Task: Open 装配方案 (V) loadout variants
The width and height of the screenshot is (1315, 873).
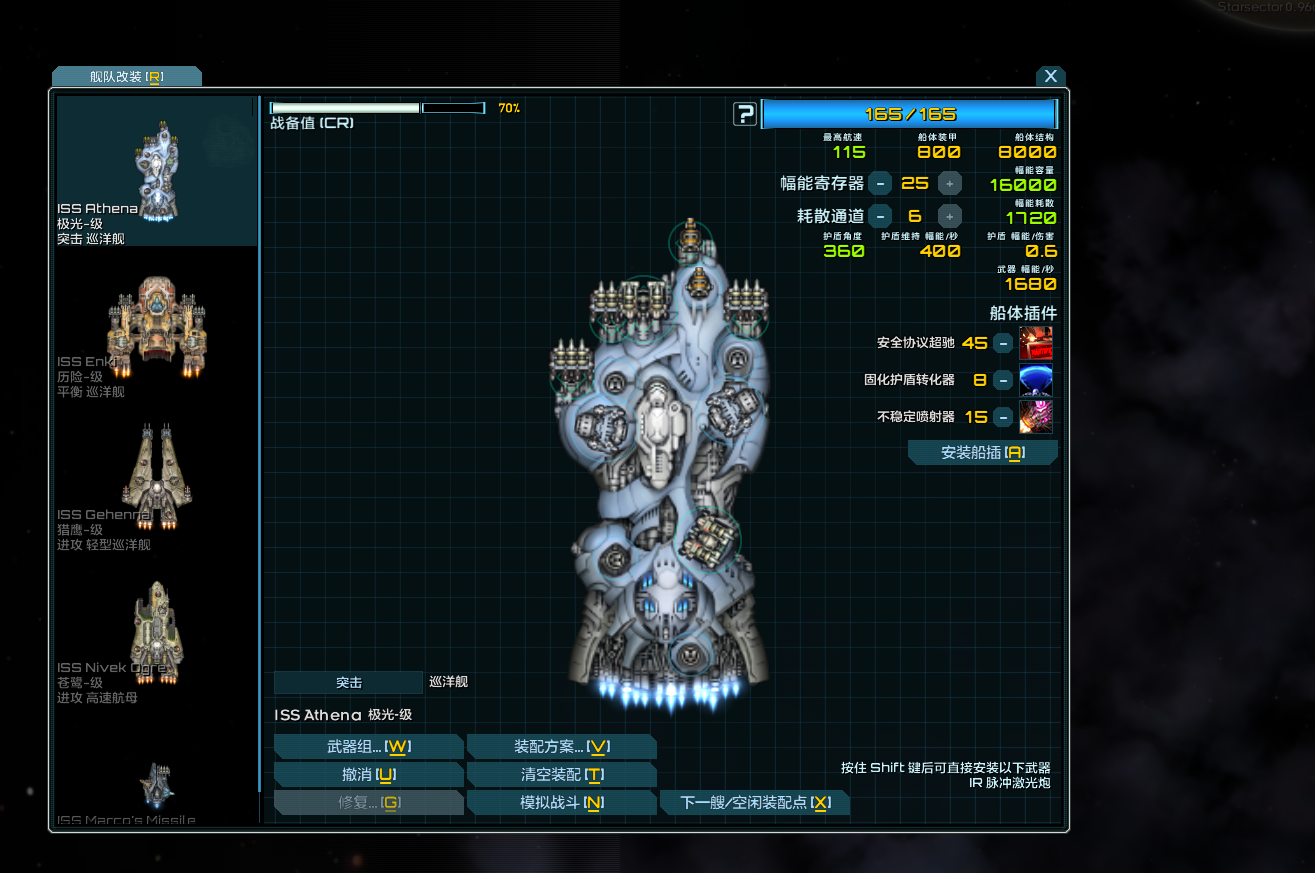Action: click(561, 746)
